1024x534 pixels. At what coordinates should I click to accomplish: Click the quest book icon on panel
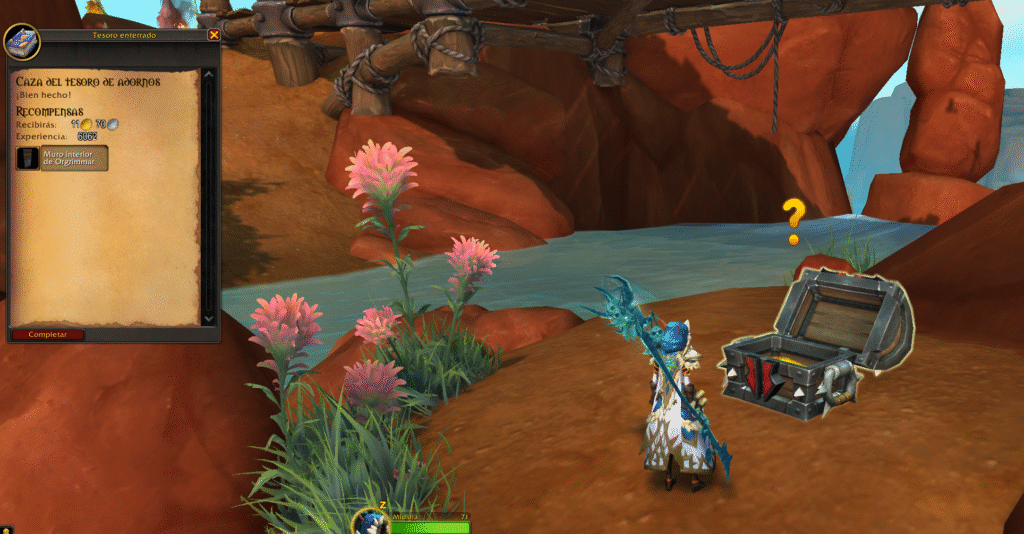[x=21, y=41]
